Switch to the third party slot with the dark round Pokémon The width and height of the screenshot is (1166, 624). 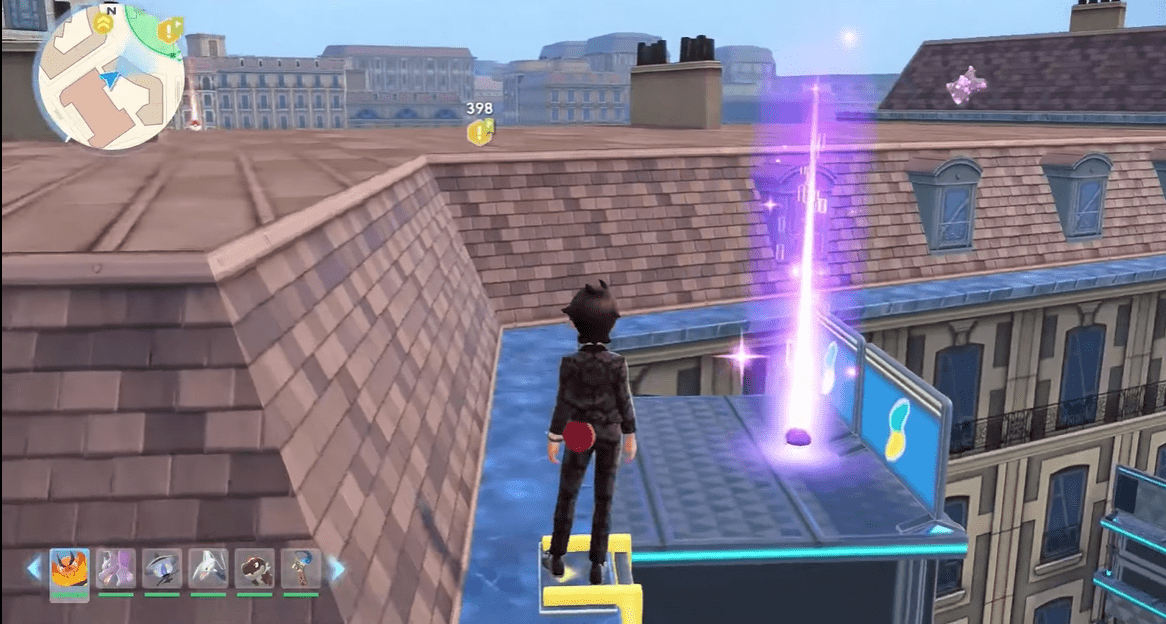tap(161, 569)
